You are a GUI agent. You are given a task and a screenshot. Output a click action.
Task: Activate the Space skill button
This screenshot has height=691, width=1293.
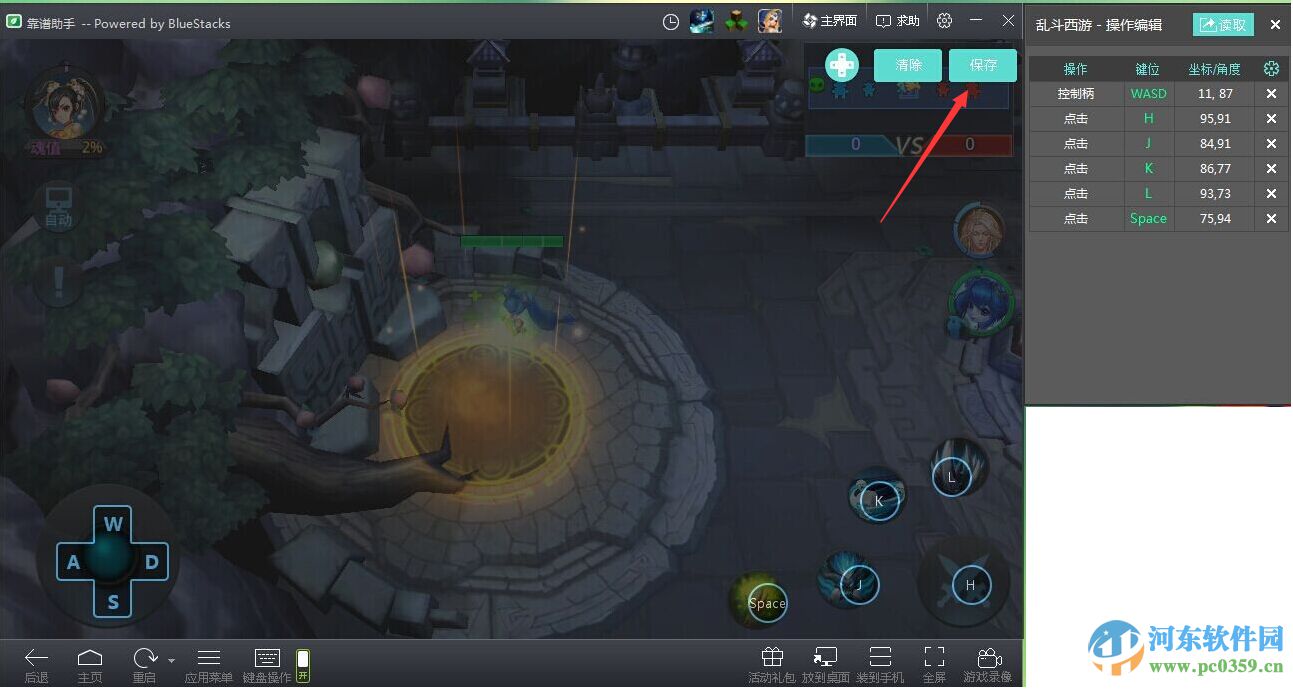[767, 603]
